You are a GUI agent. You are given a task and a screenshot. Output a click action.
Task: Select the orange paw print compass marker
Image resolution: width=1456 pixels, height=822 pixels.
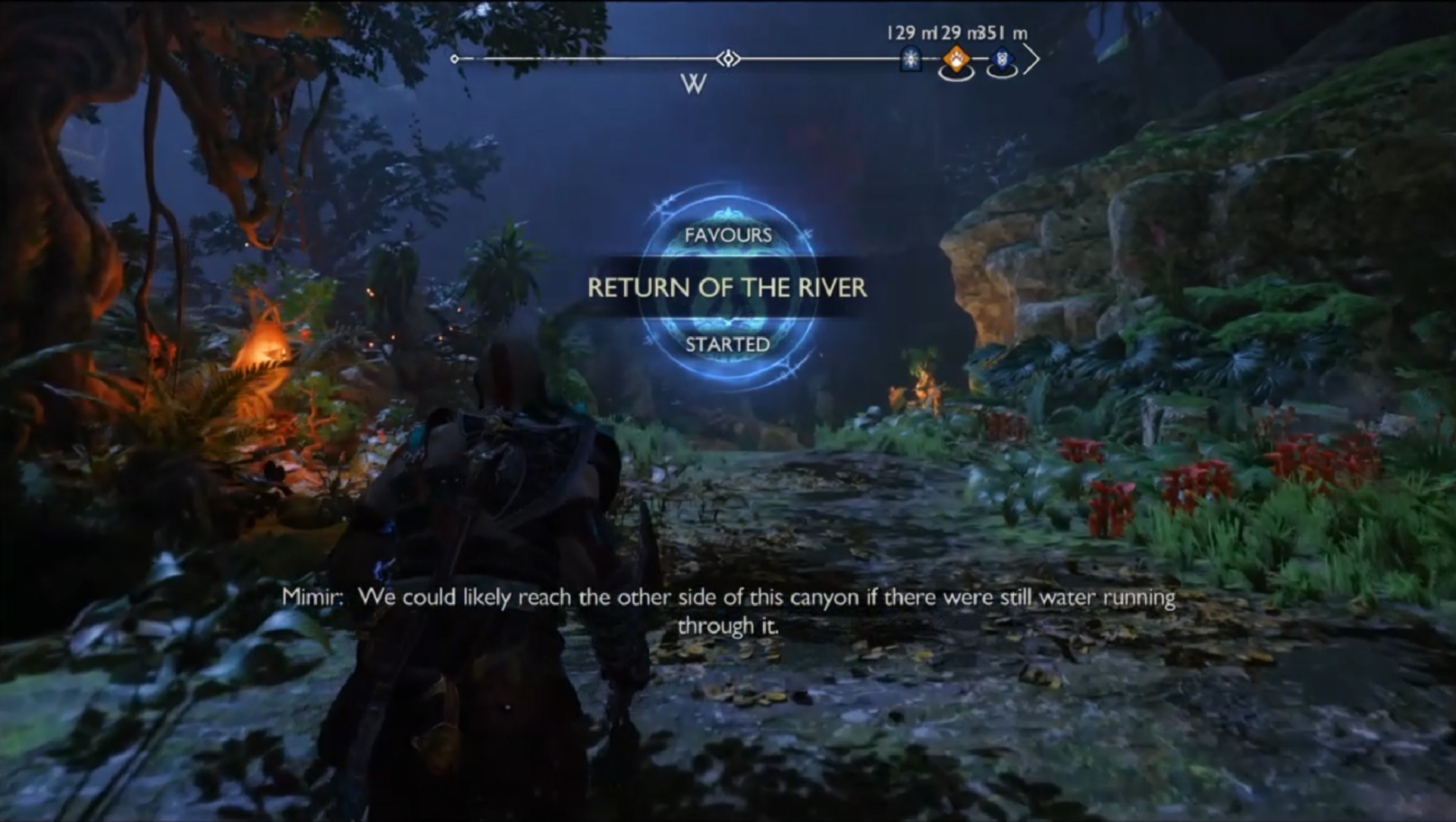tap(956, 59)
